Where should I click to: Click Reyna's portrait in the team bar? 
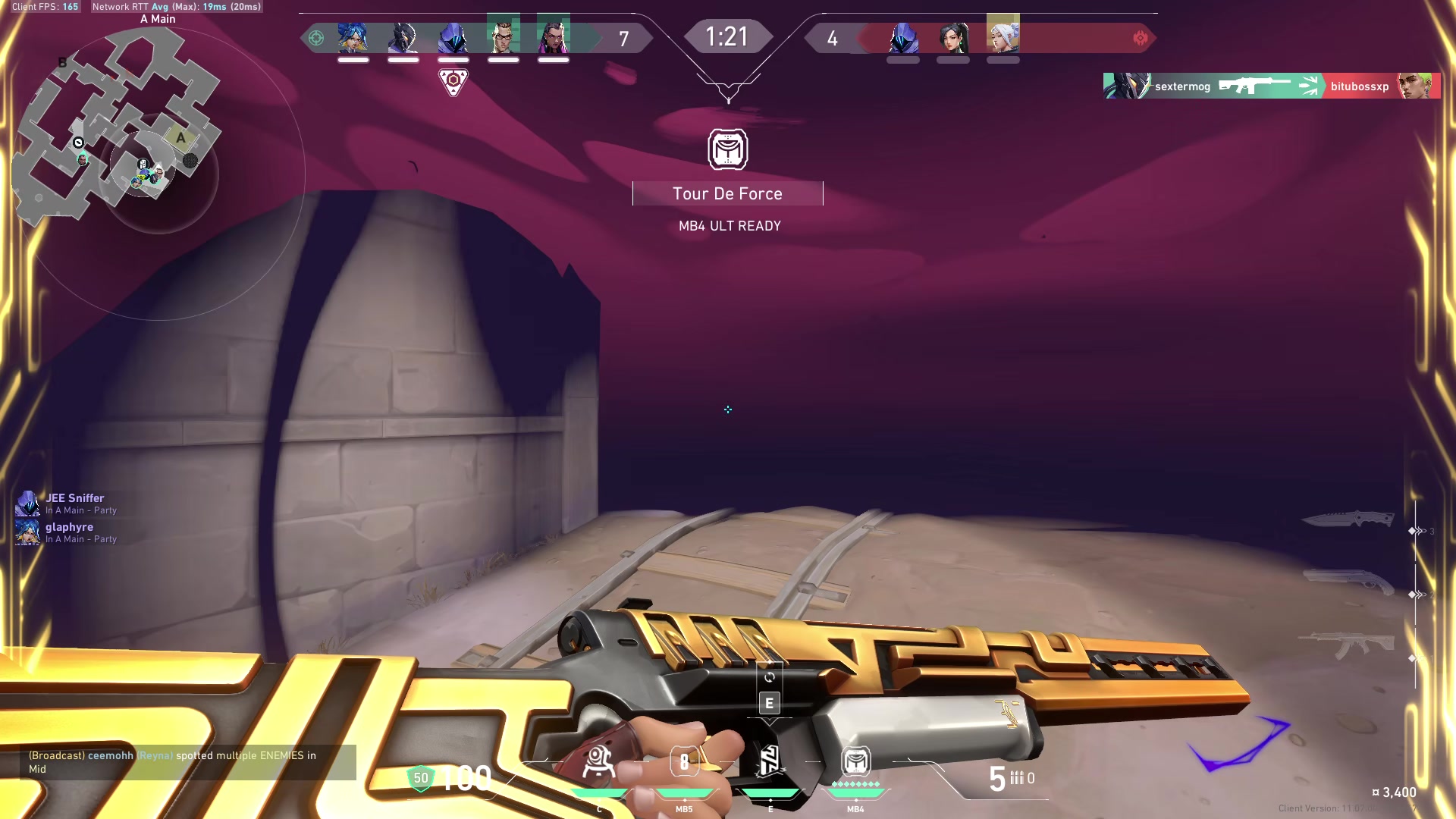pos(554,36)
